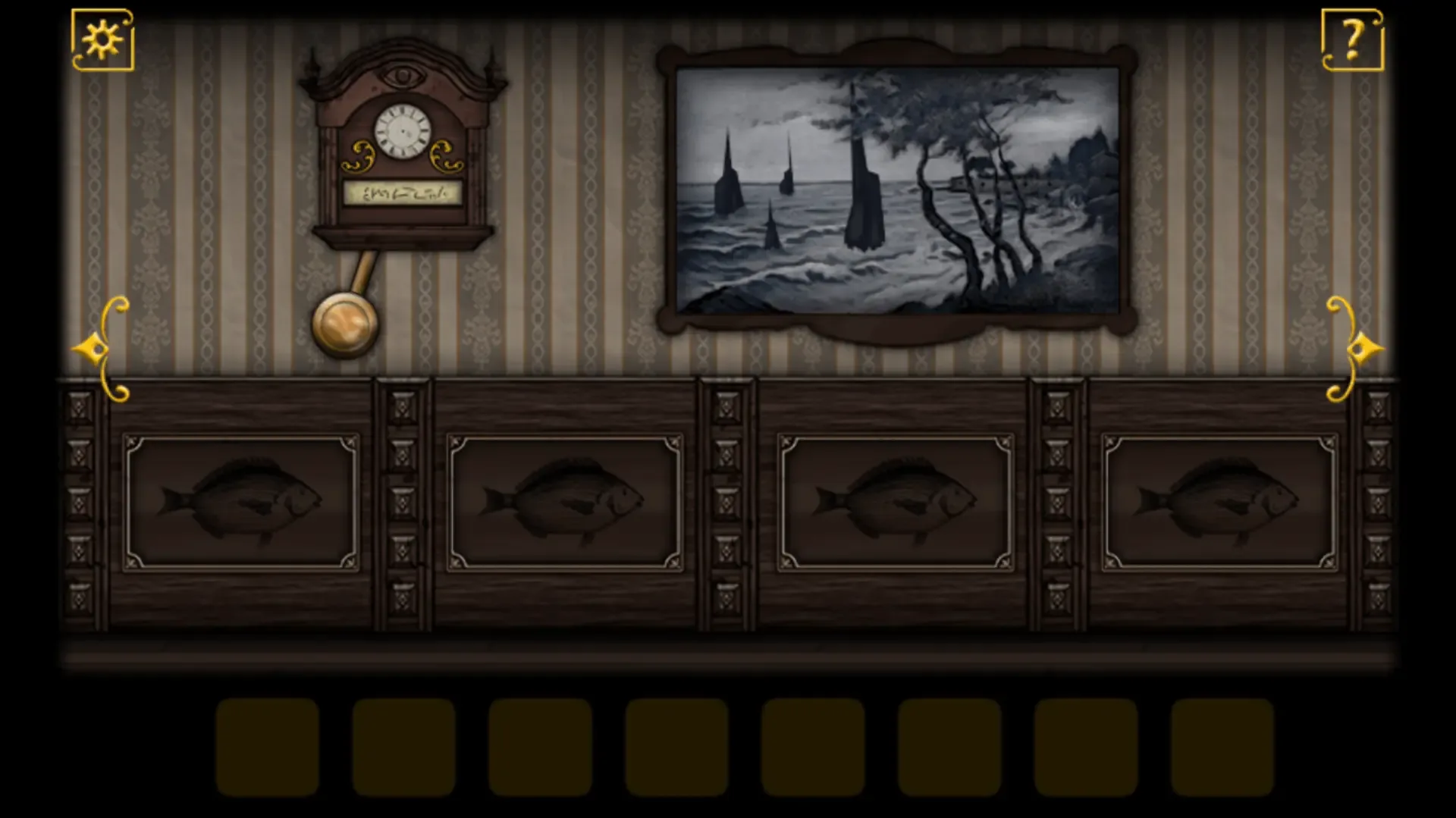
Task: Inspect the clock face
Action: pyautogui.click(x=403, y=131)
